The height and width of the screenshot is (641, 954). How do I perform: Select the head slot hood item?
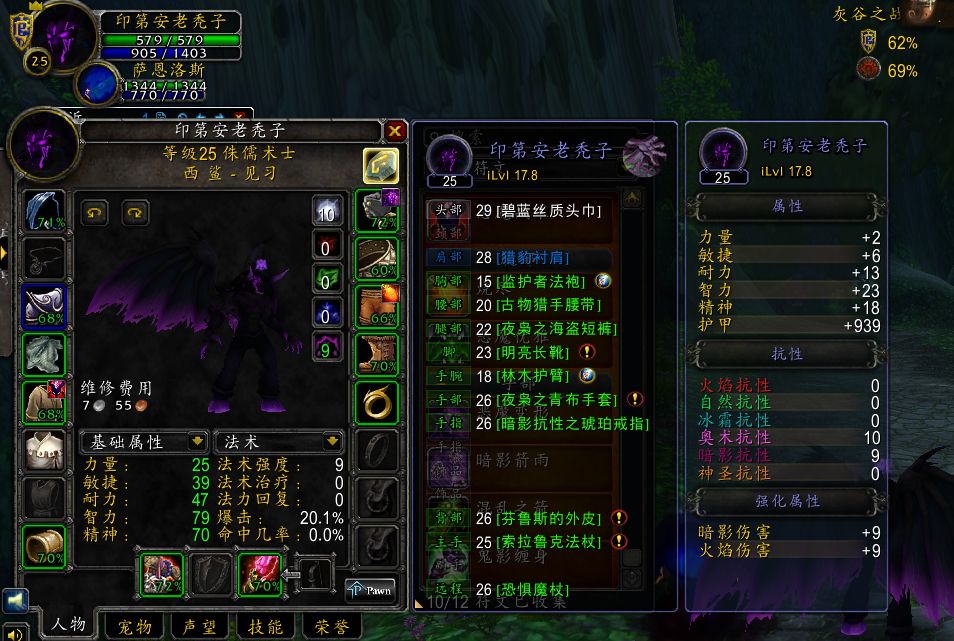[43, 211]
